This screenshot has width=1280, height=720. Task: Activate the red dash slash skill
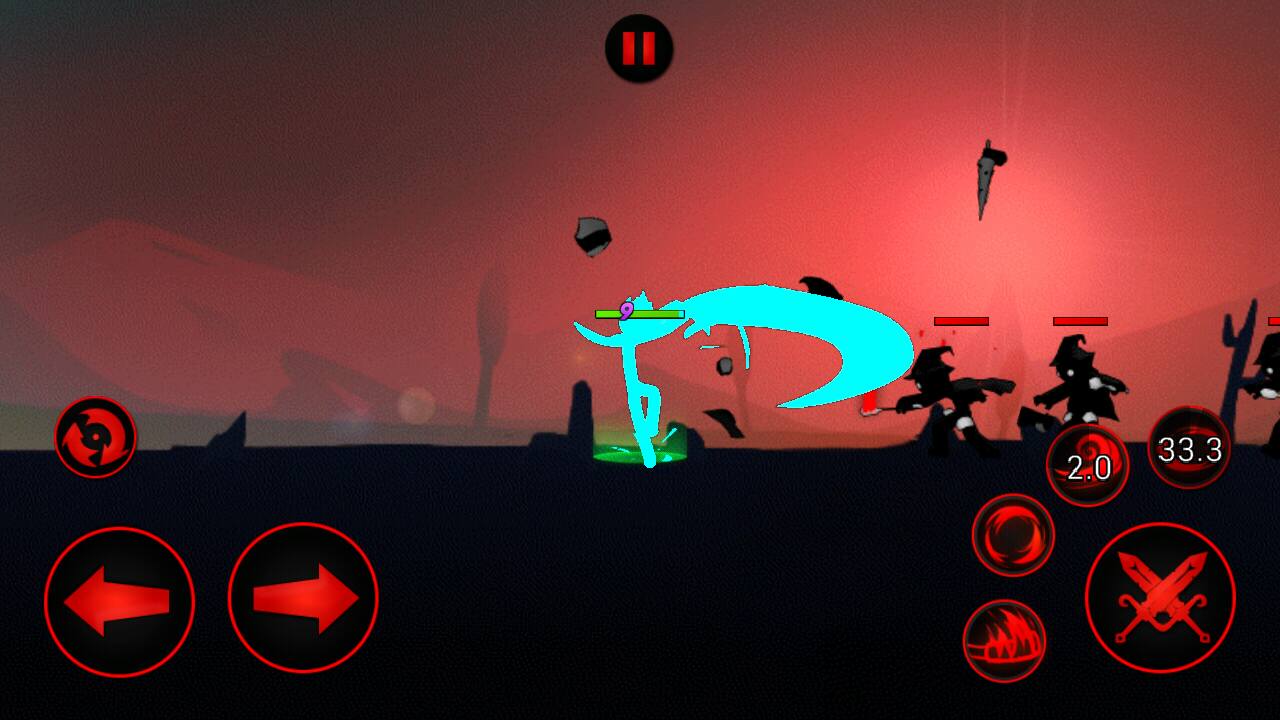click(1004, 641)
